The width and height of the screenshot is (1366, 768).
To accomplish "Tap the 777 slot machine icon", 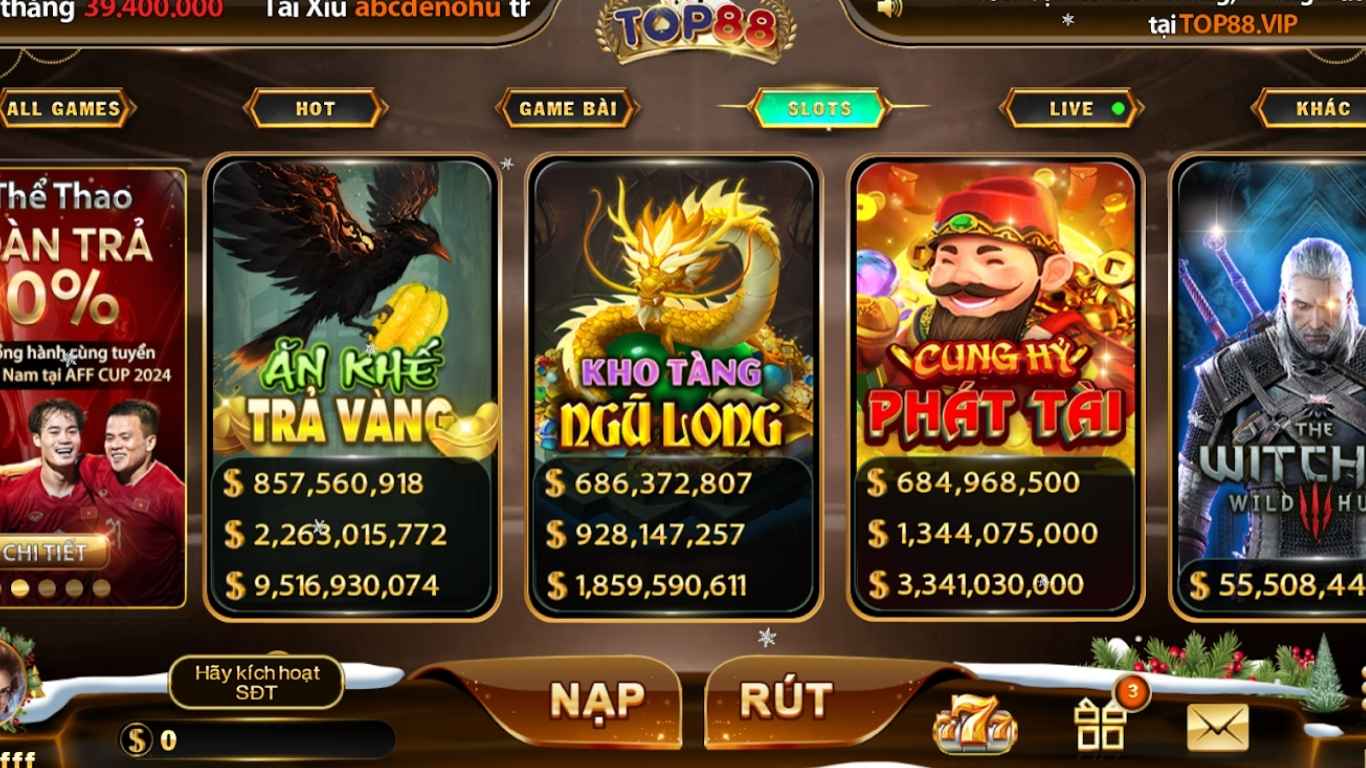I will 977,723.
